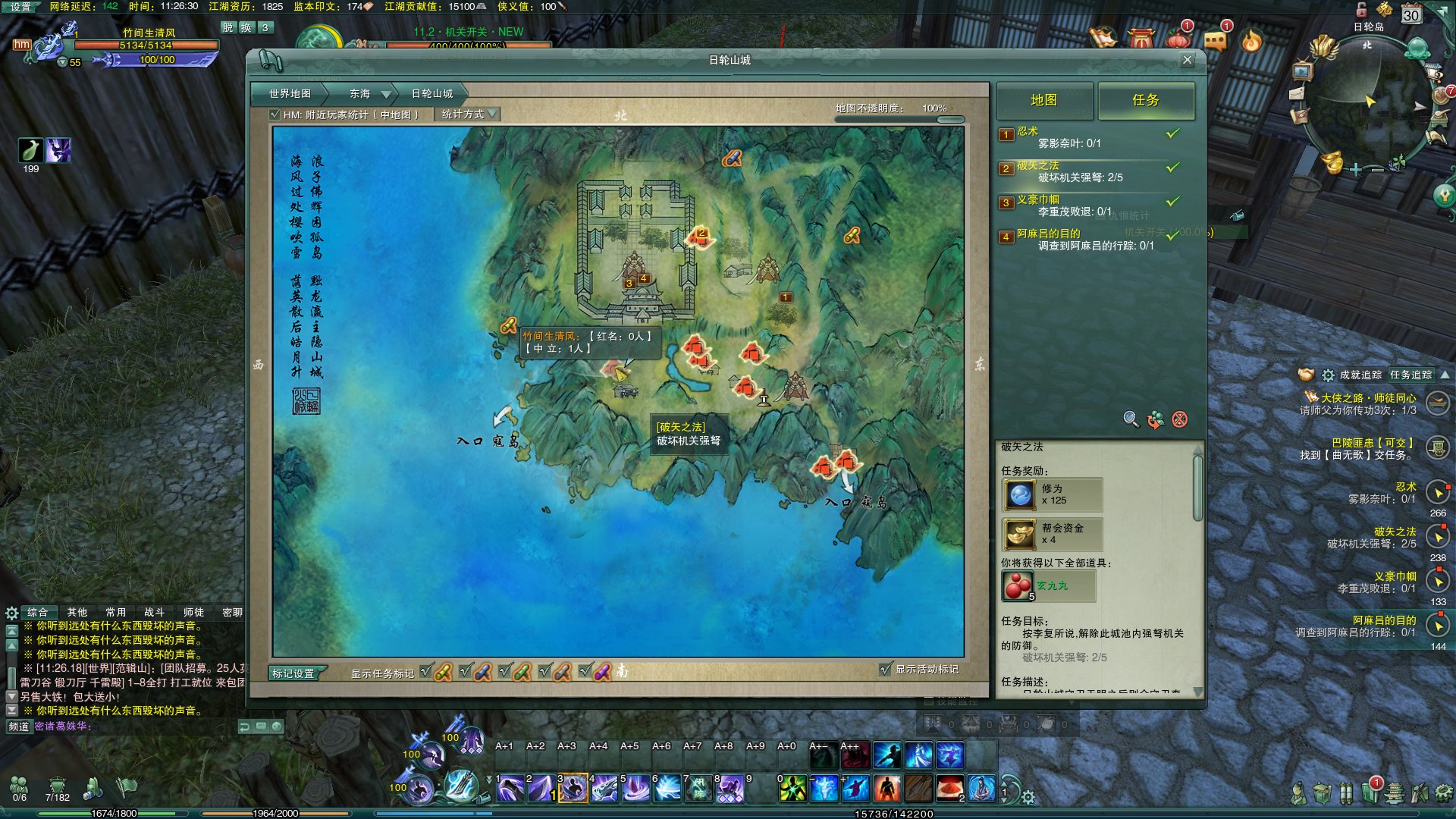Viewport: 1456px width, 819px height.
Task: Toggle the 显示活动标记 checkbox
Action: click(885, 669)
